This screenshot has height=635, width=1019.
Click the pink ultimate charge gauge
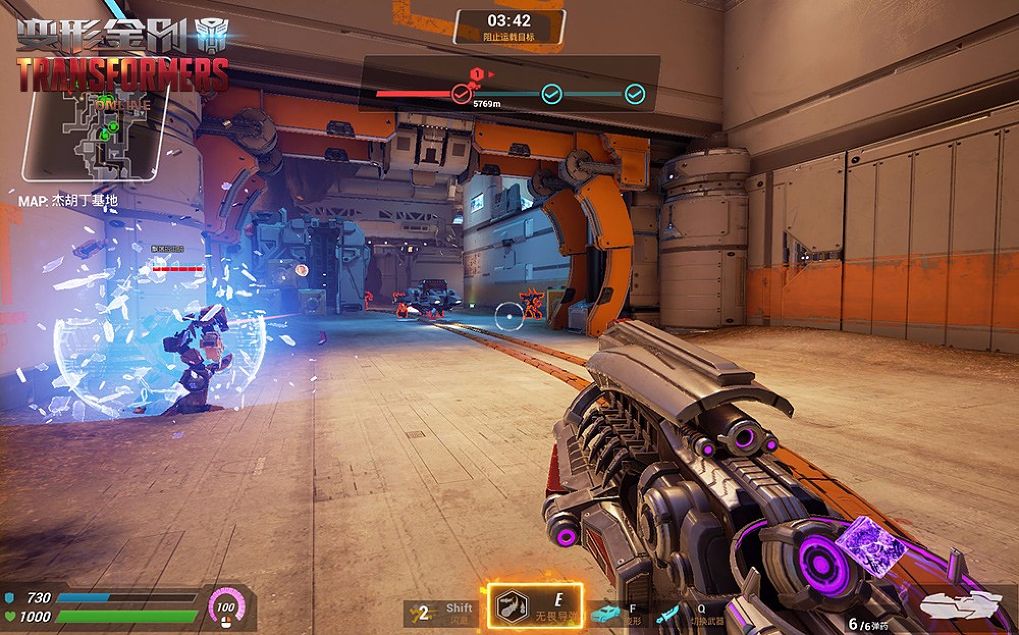coord(225,606)
